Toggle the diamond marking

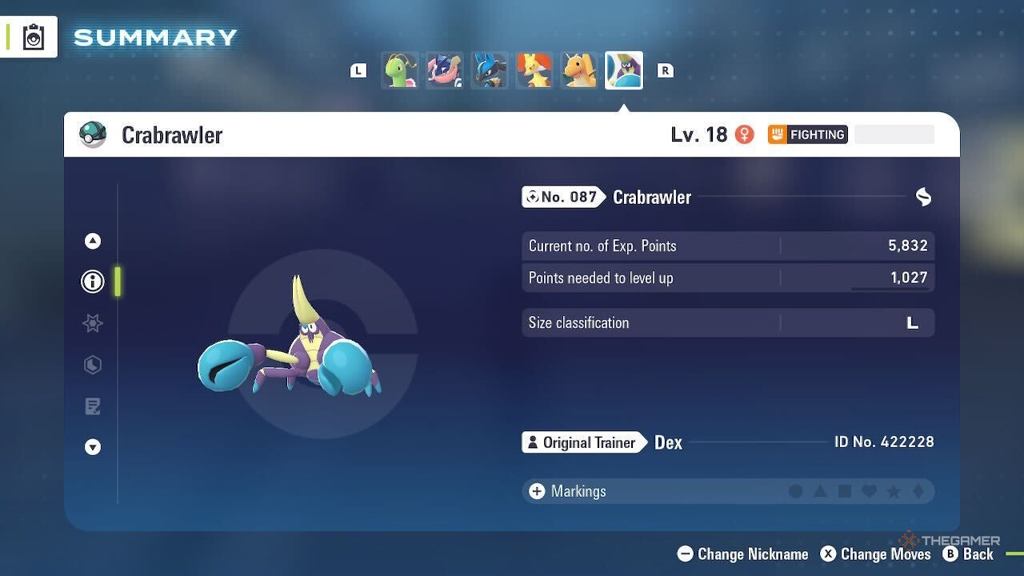[x=918, y=492]
